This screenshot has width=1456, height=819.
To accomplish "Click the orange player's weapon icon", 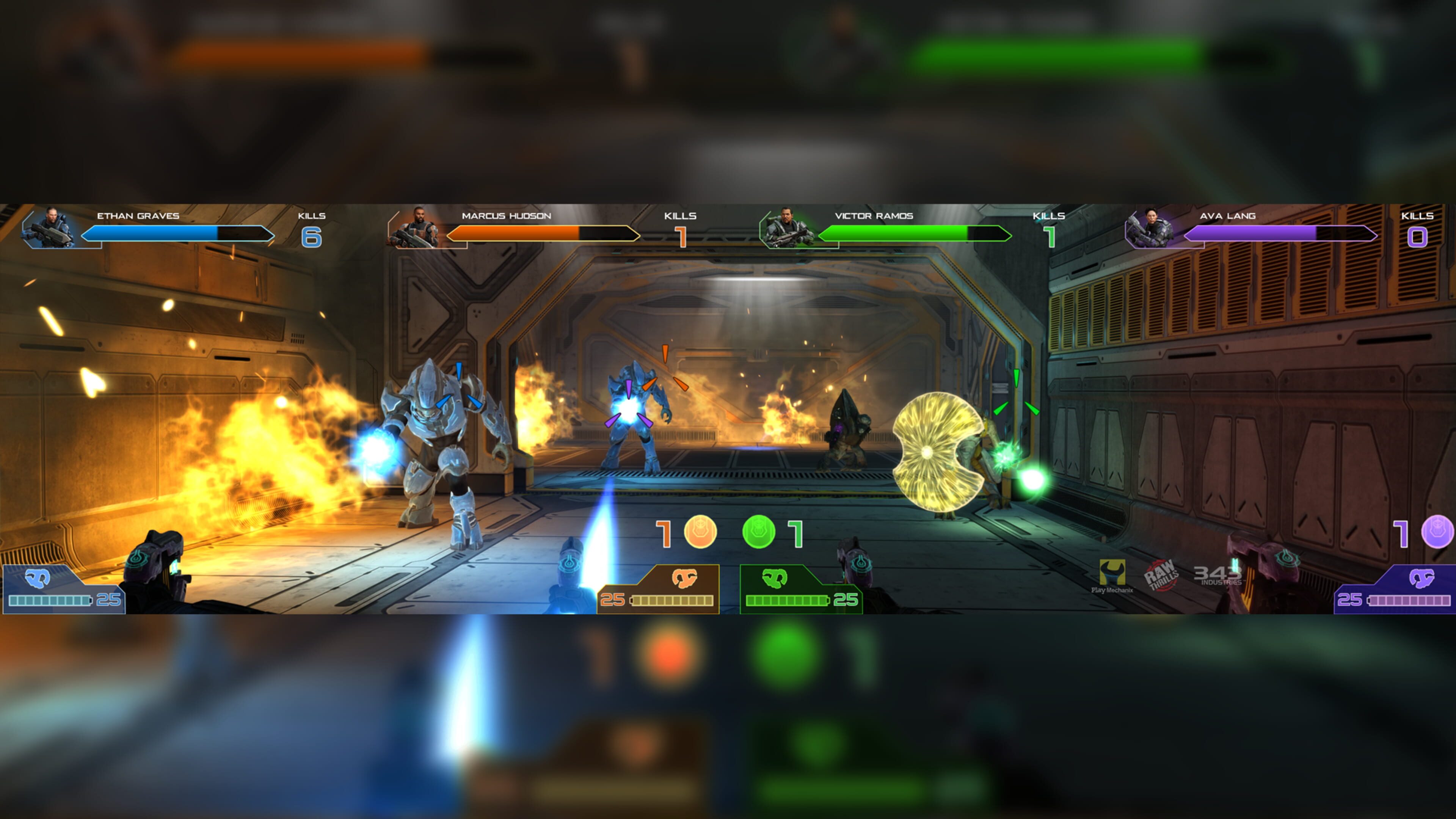I will coord(684,577).
